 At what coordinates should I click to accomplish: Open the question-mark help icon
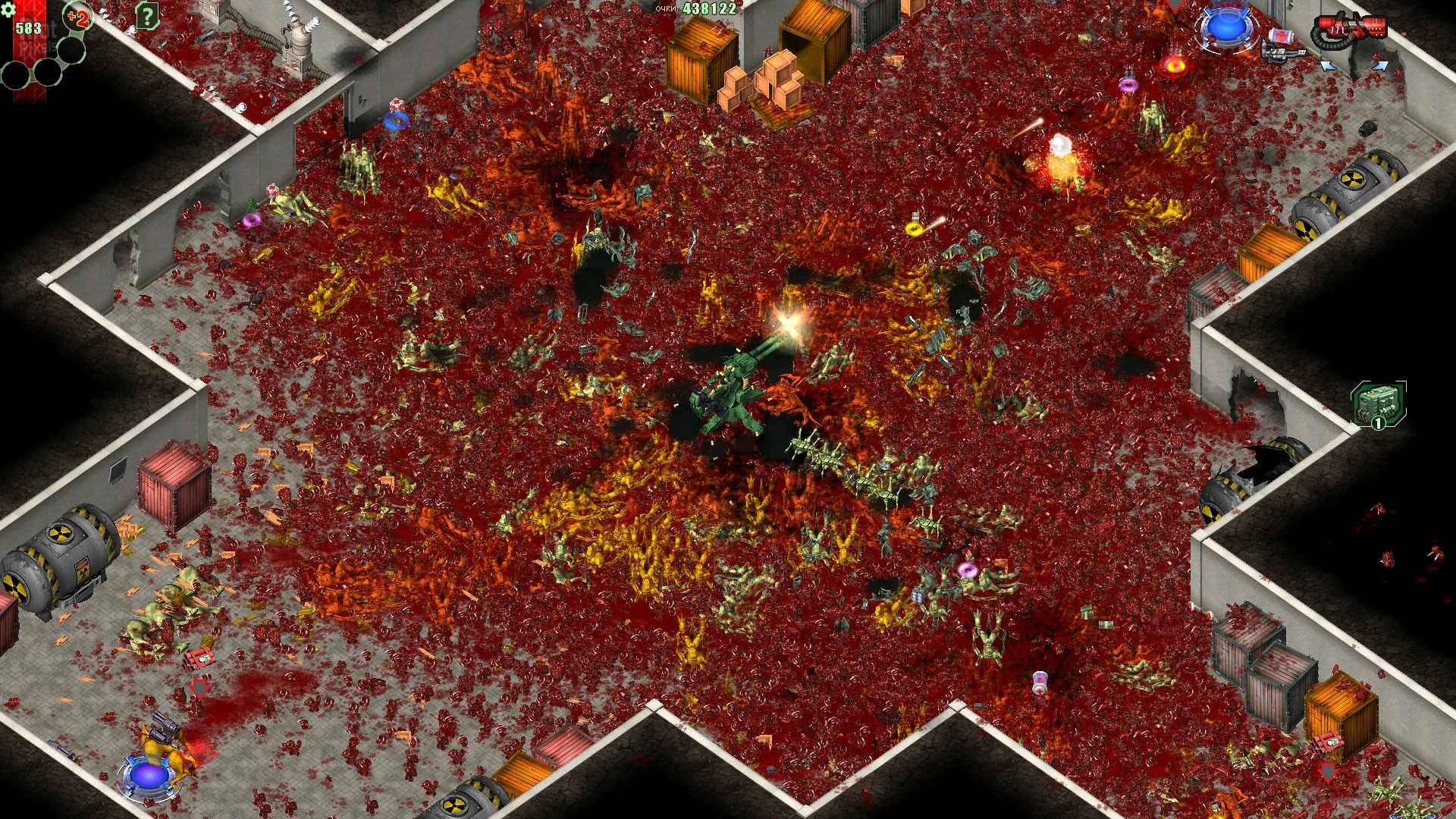(x=148, y=15)
